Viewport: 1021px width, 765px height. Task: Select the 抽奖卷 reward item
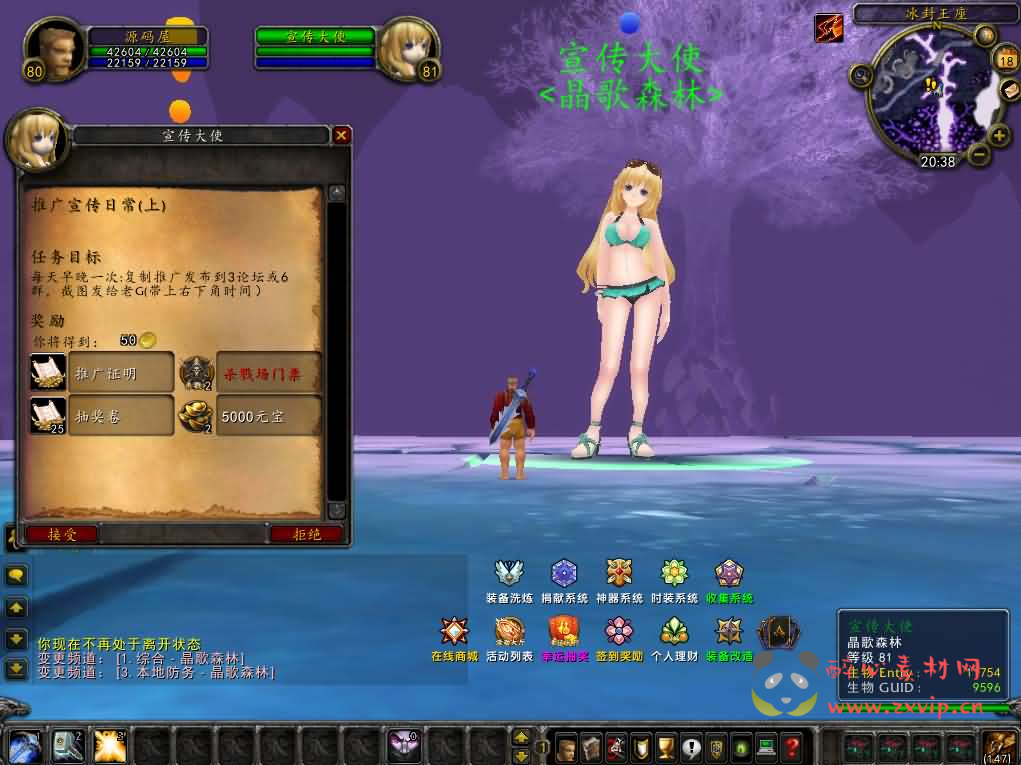(x=102, y=416)
